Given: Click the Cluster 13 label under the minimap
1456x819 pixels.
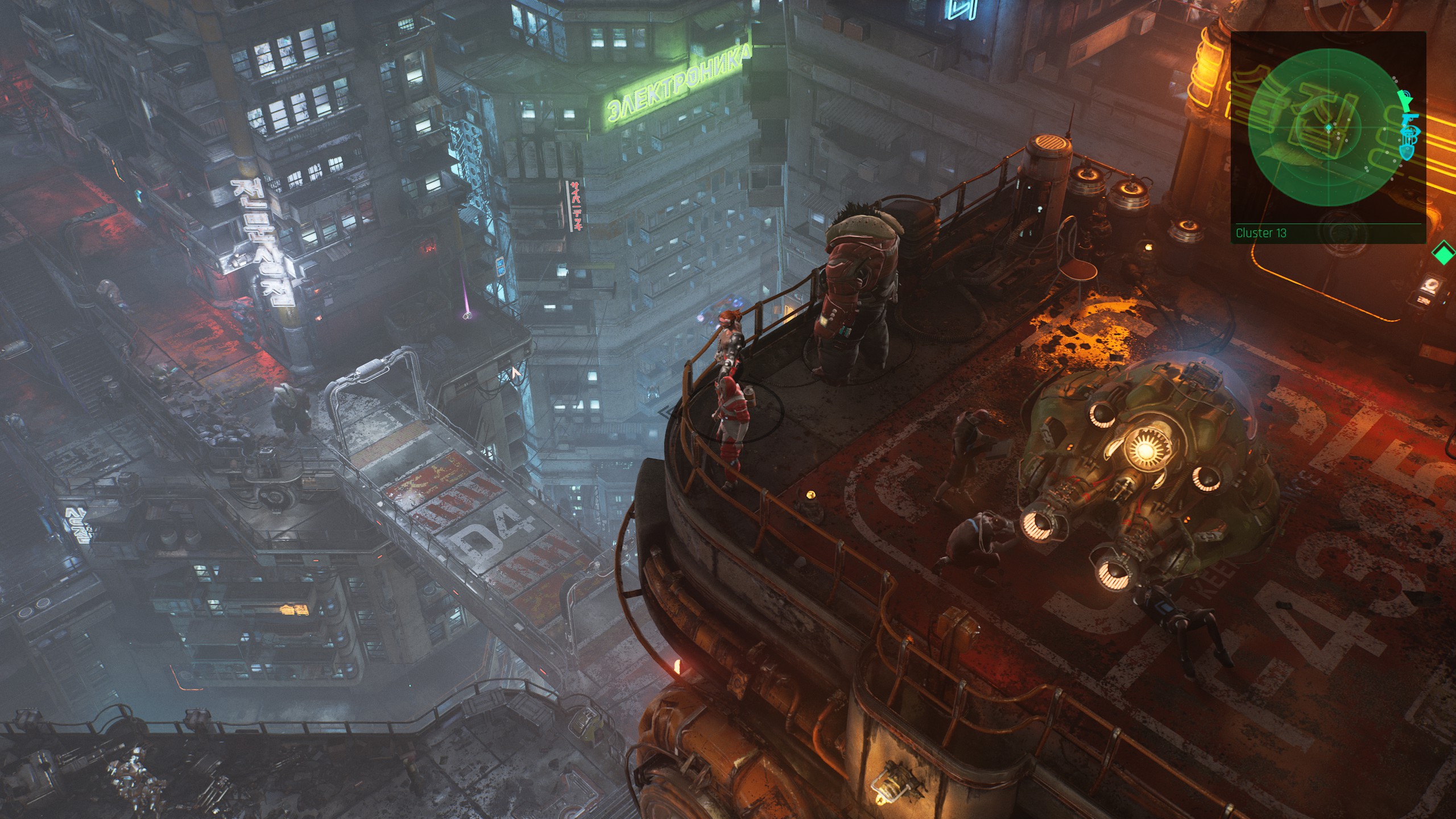Looking at the screenshot, I should point(1261,233).
